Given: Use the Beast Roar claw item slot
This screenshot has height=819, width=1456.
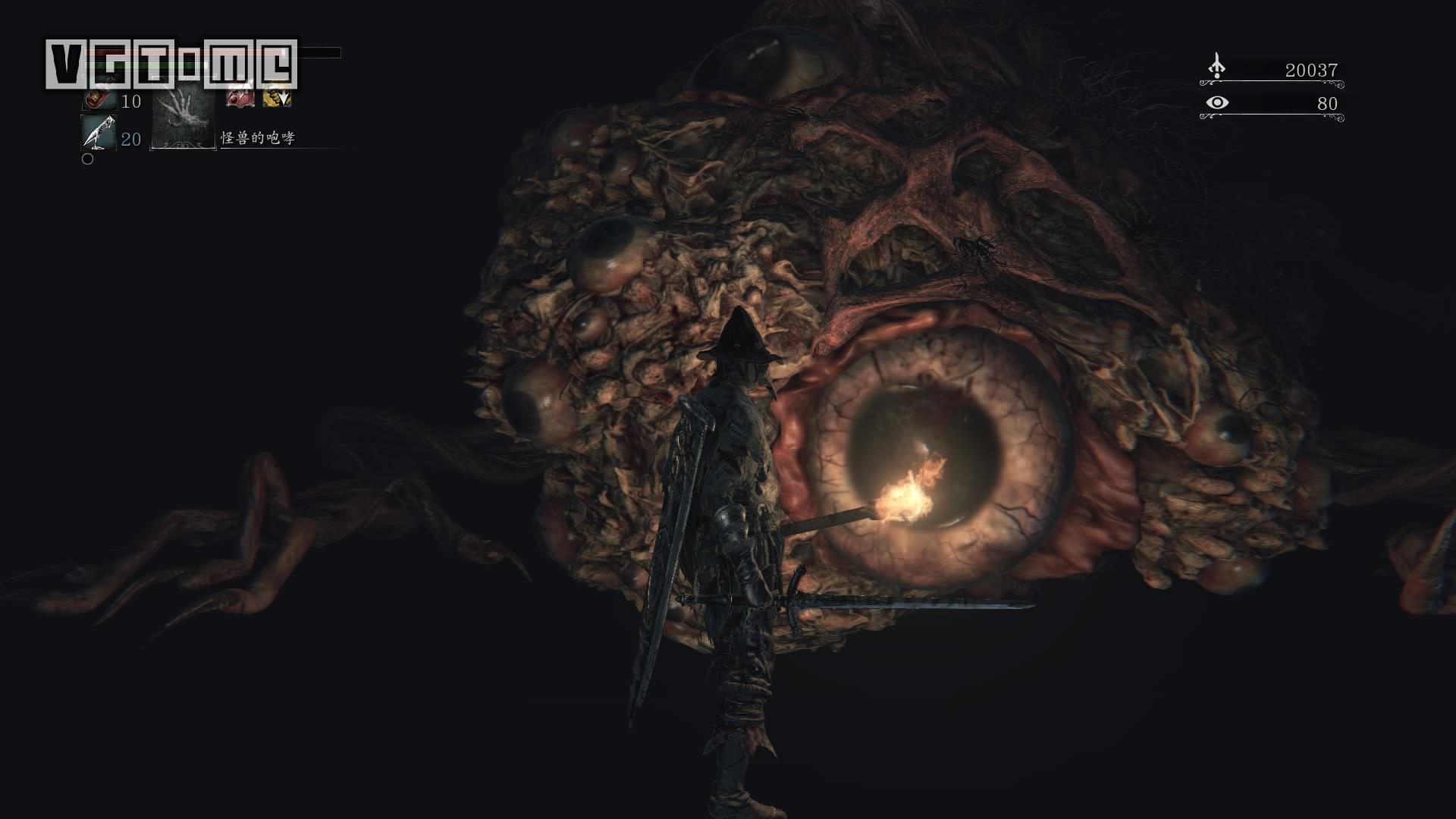Looking at the screenshot, I should (x=183, y=115).
